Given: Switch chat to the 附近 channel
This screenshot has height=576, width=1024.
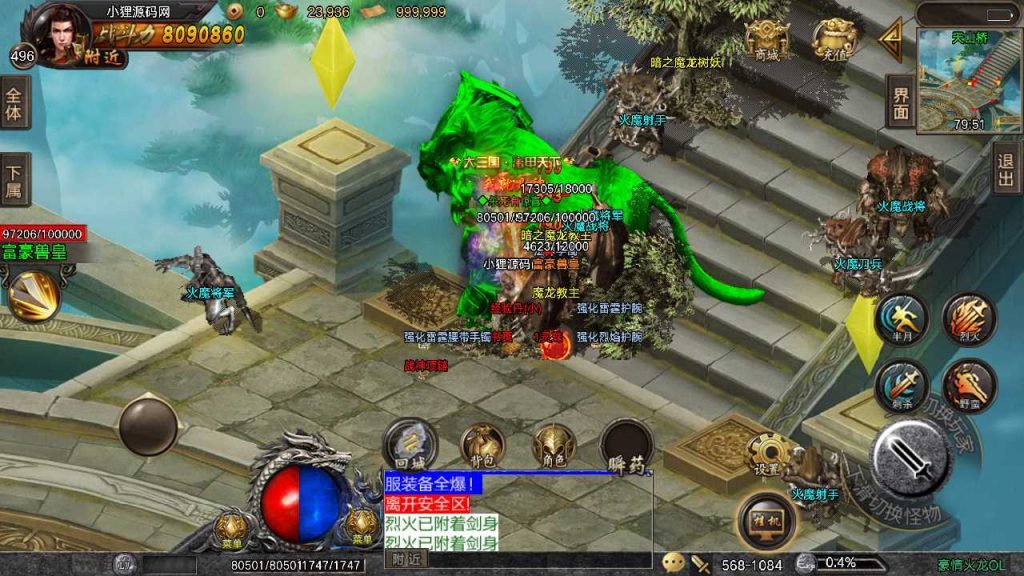Looking at the screenshot, I should pyautogui.click(x=406, y=560).
